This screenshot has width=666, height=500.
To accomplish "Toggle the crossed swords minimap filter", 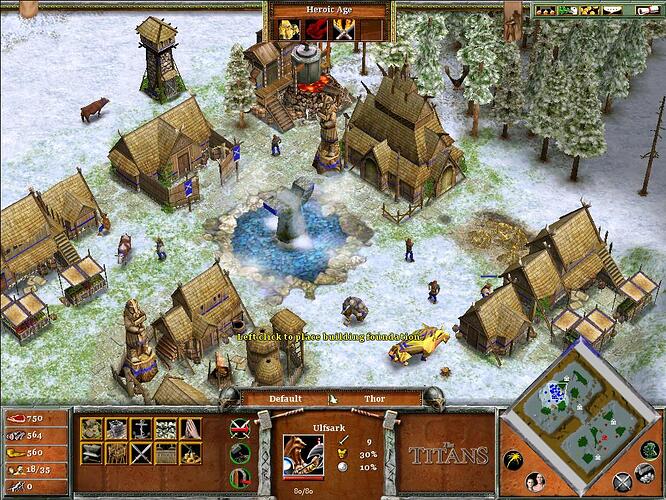I will [x=621, y=482].
